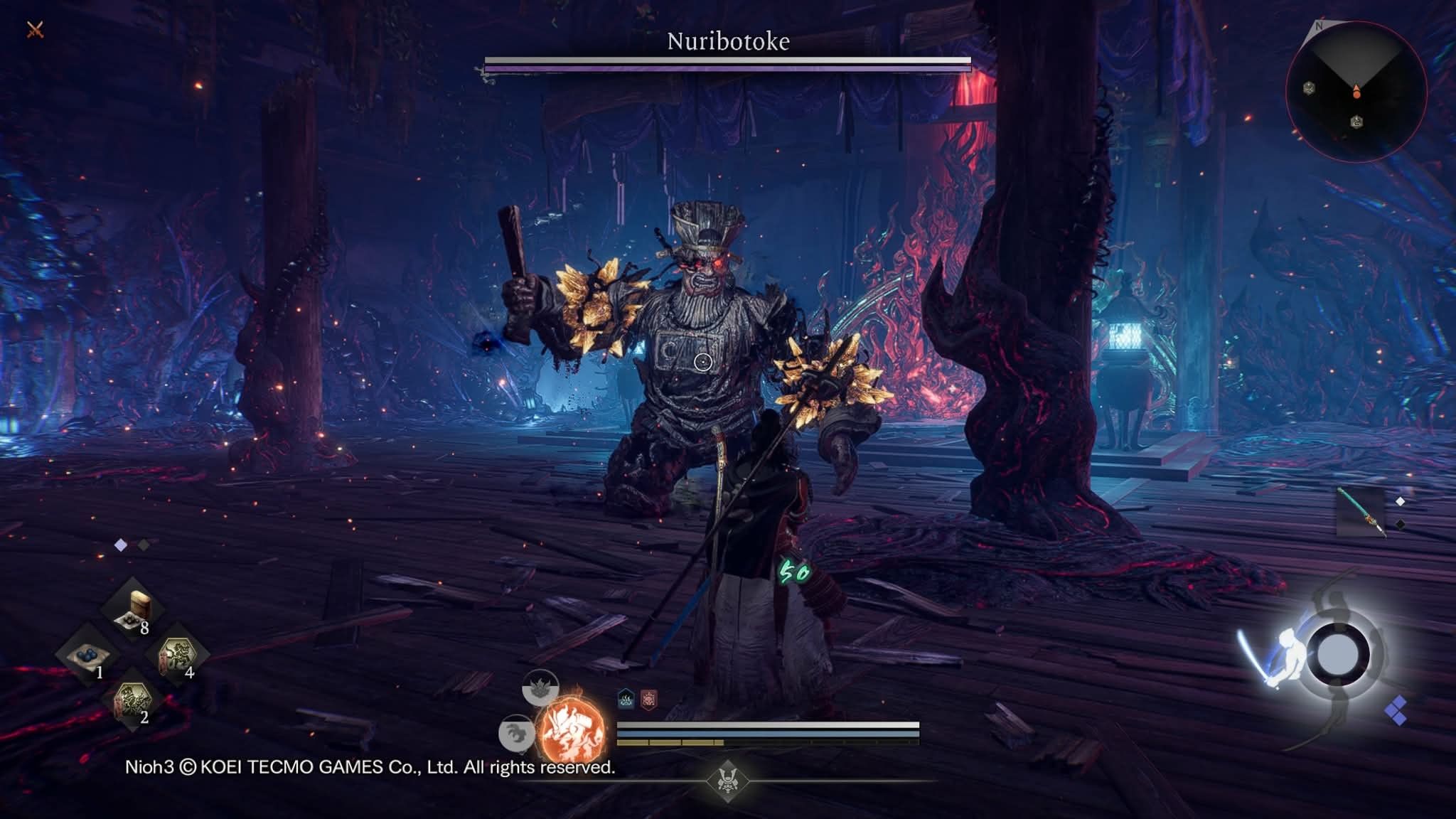Select the hexagonal talisman with count 2
This screenshot has width=1456, height=819.
click(133, 701)
